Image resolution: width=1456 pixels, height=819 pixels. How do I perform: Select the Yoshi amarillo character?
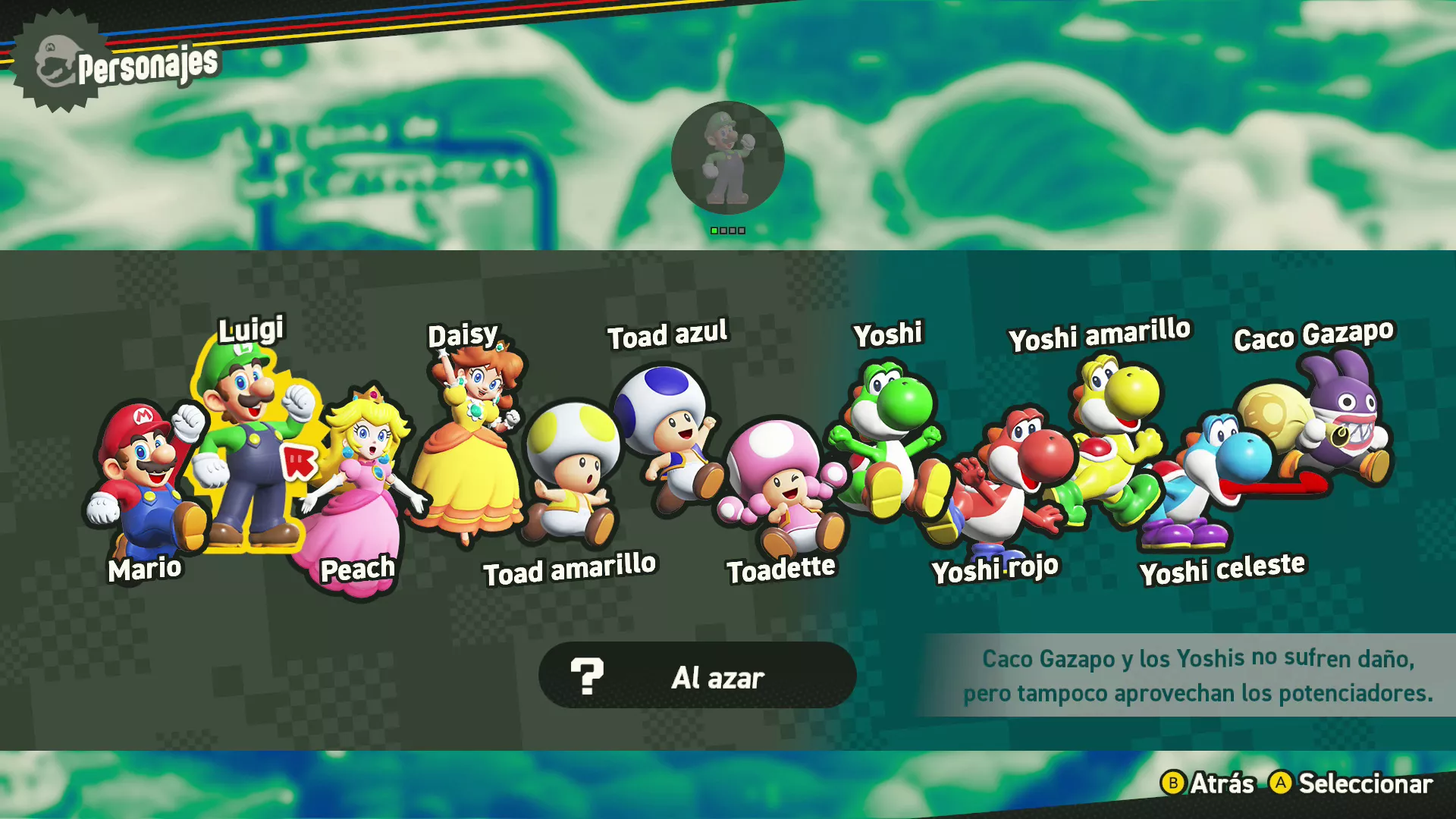1115,425
